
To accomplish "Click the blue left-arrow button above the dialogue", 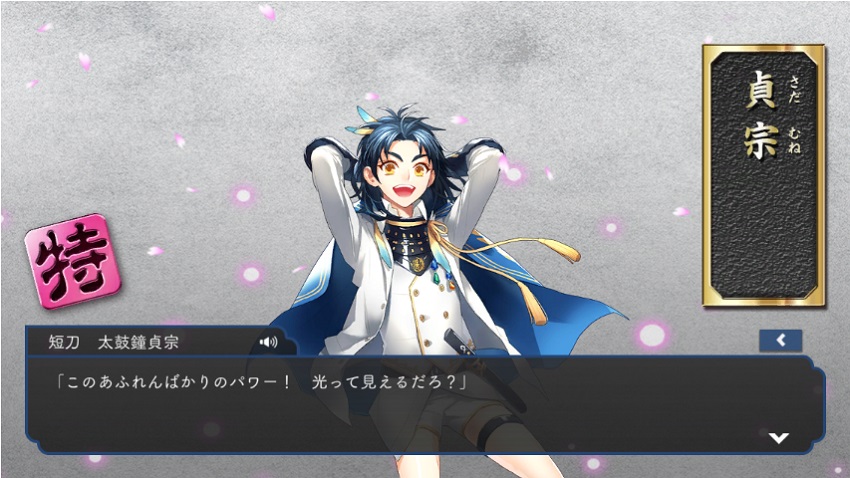I will (780, 340).
